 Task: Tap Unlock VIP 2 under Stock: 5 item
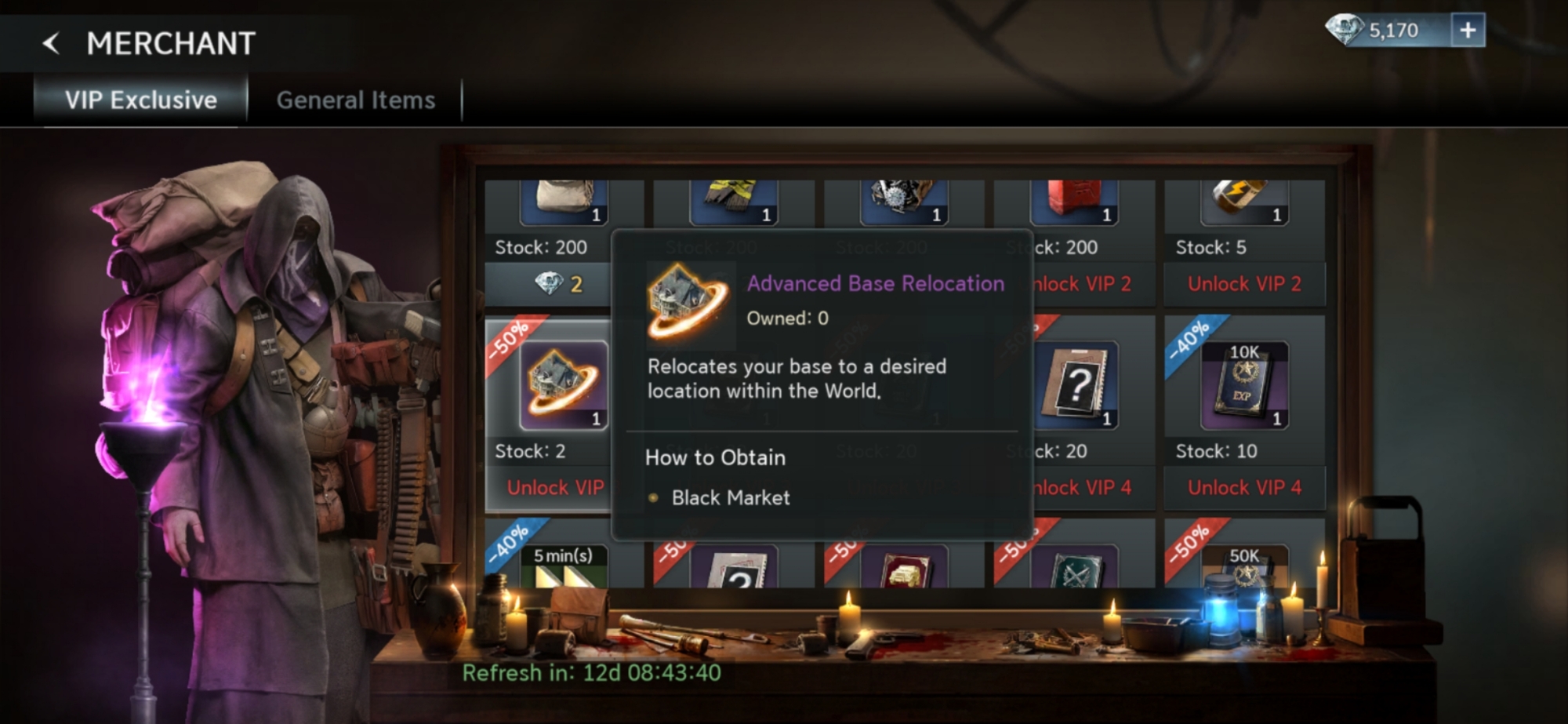point(1244,283)
